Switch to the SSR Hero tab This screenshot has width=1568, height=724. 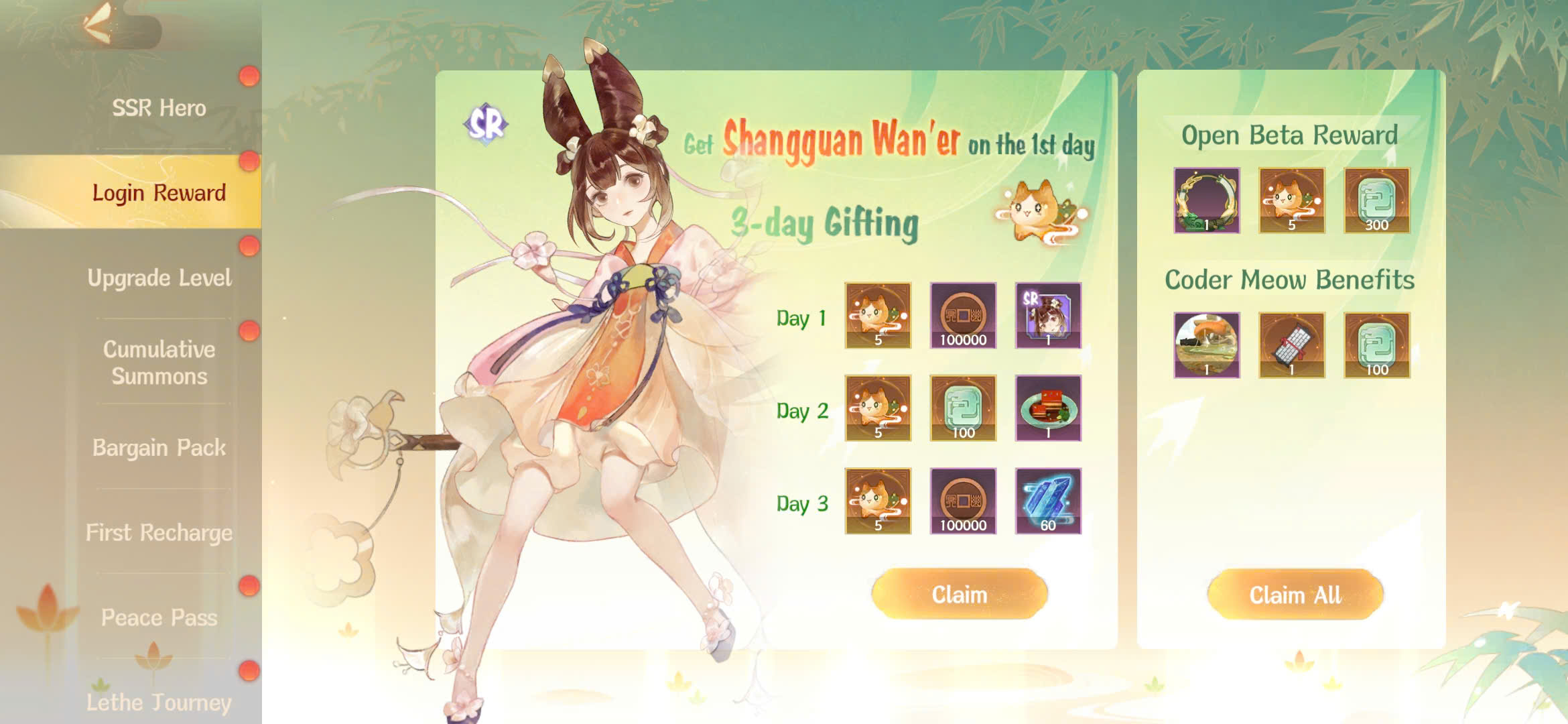point(159,108)
